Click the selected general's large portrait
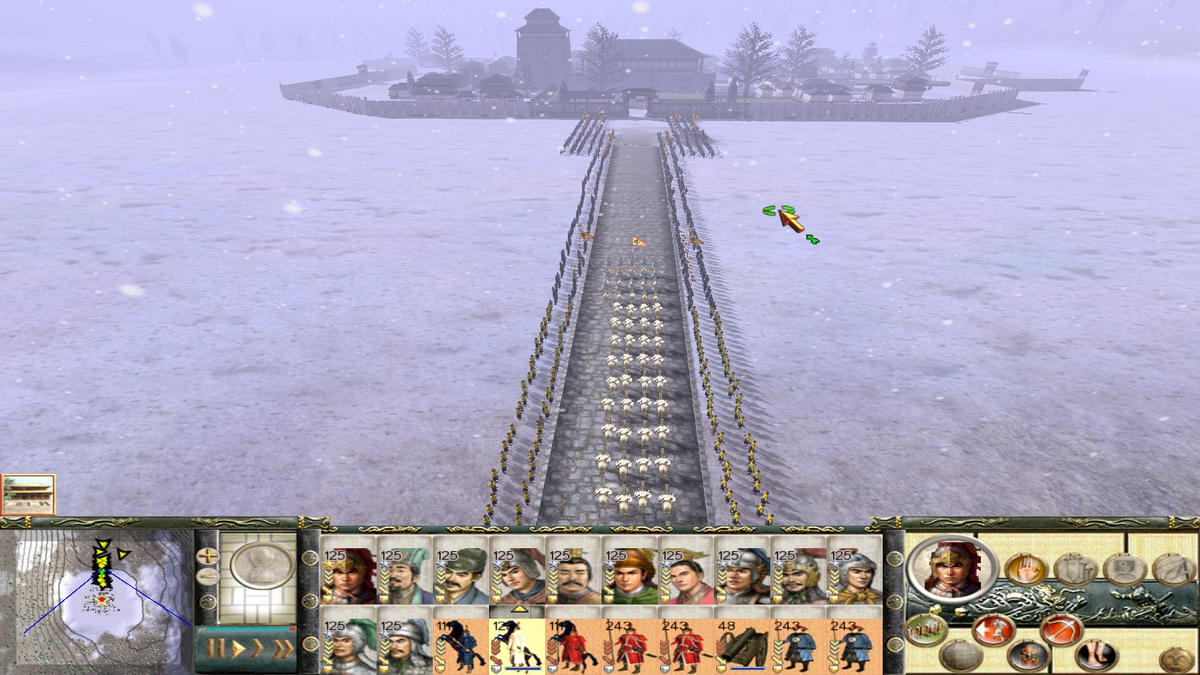Viewport: 1200px width, 675px height. click(x=951, y=568)
